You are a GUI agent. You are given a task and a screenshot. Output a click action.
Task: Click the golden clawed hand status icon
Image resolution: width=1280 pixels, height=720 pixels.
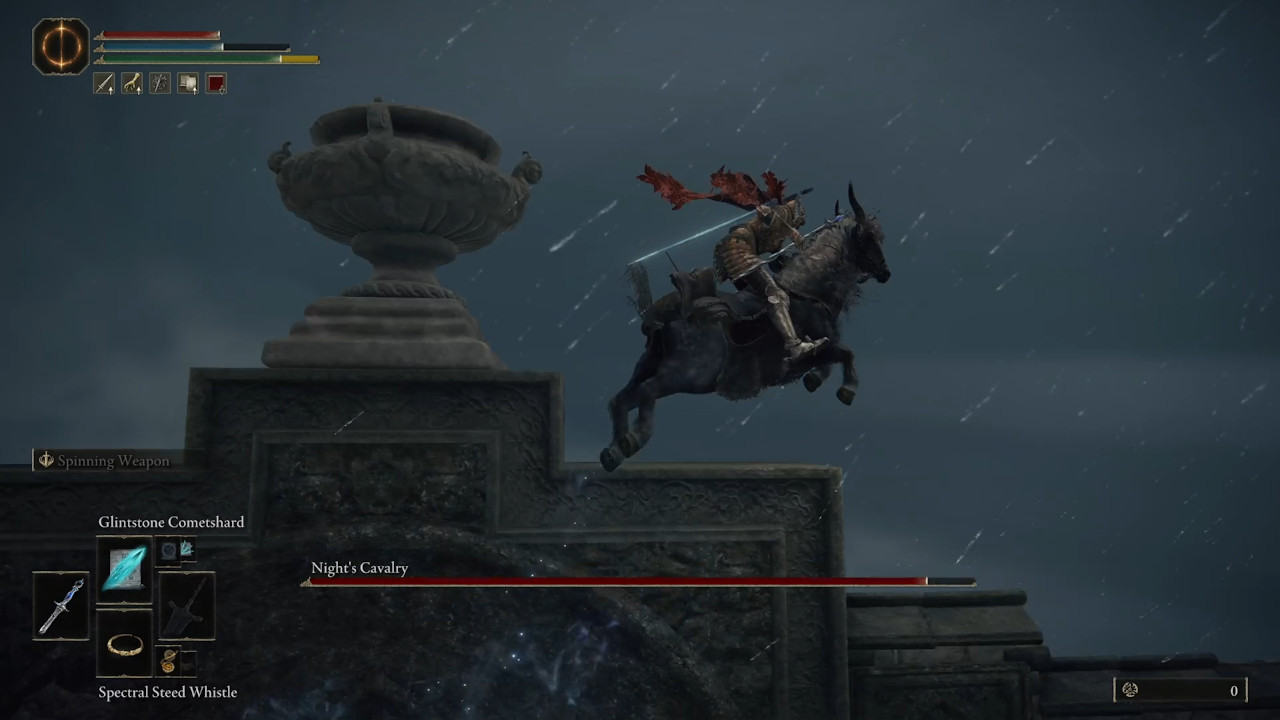[x=131, y=83]
